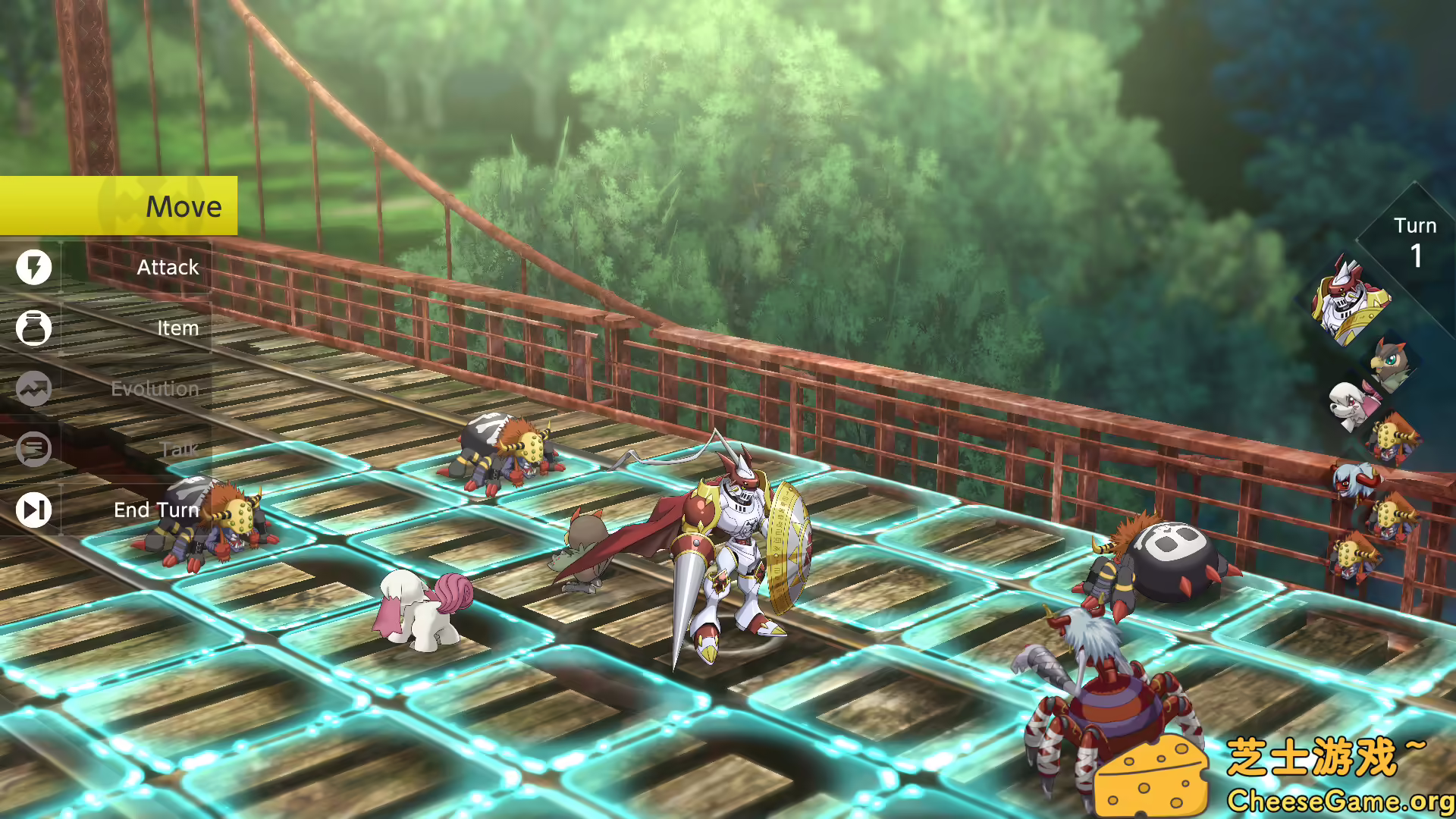
Task: Click the white puppy Digimon on the grid
Action: click(x=425, y=614)
